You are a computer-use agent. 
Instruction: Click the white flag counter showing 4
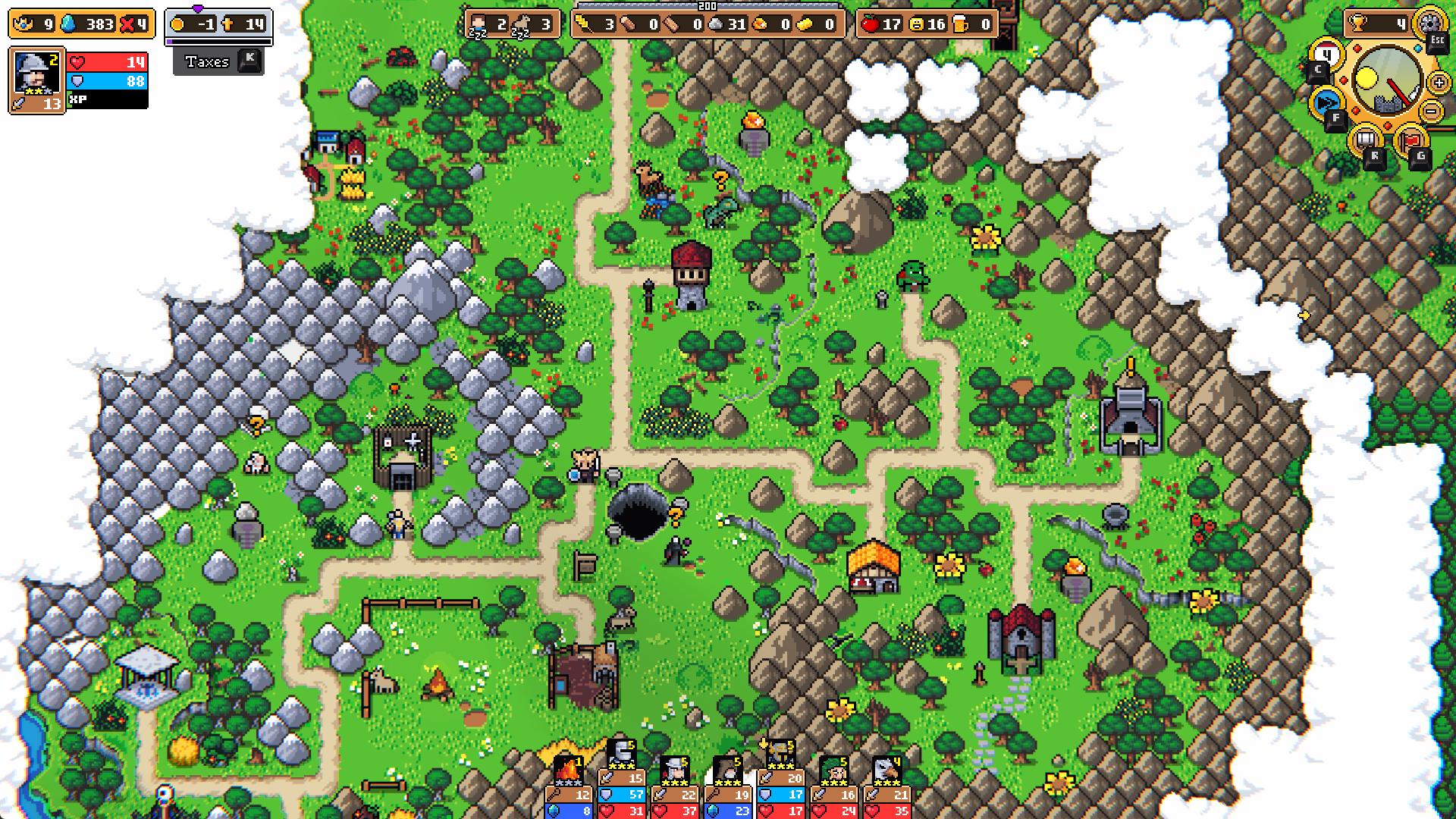[x=1326, y=55]
